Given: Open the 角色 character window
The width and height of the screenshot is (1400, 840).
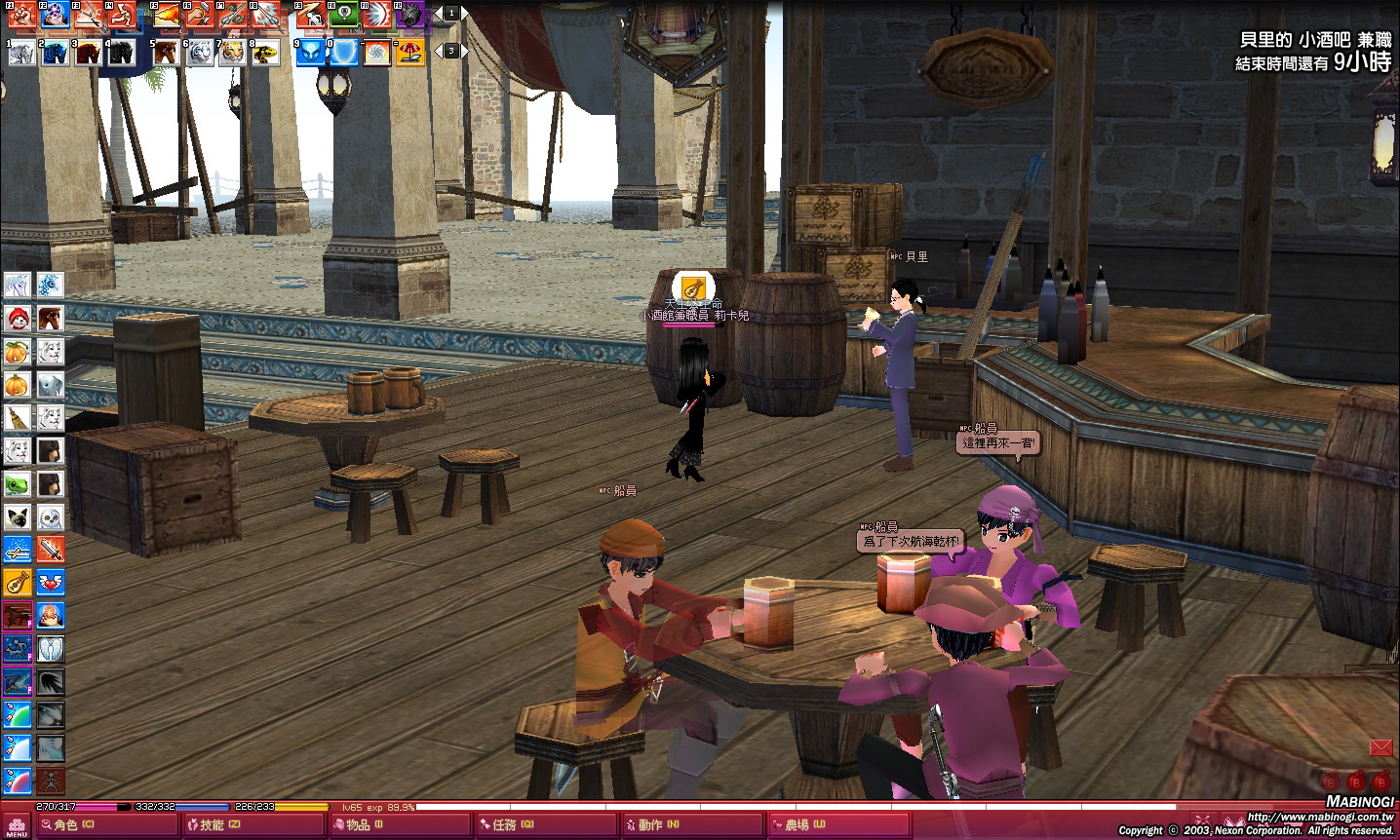Looking at the screenshot, I should click(x=73, y=825).
